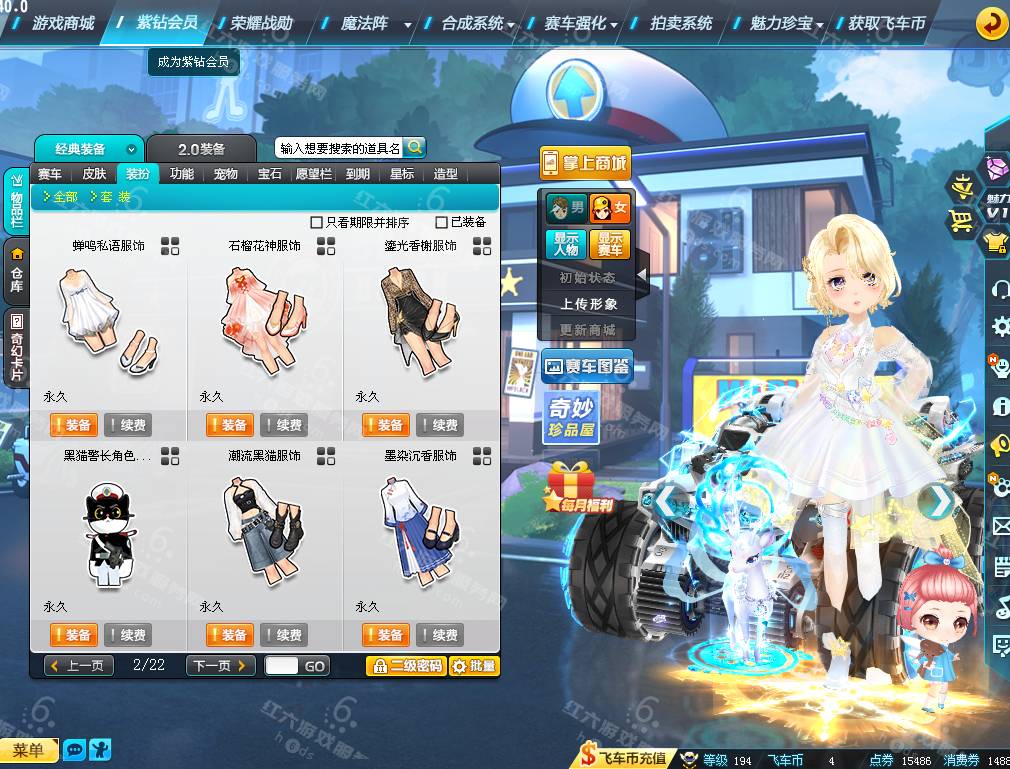Open the 仓库 warehouse side tab
Viewport: 1010px width, 769px height.
click(17, 270)
